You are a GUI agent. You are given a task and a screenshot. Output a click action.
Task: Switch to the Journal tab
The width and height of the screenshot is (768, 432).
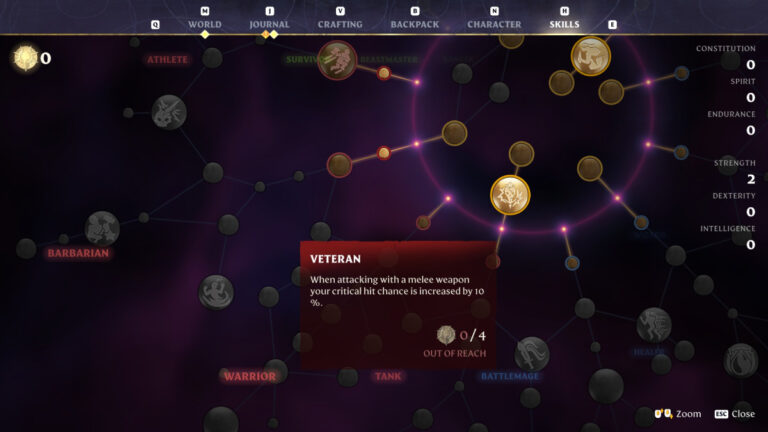(x=269, y=24)
